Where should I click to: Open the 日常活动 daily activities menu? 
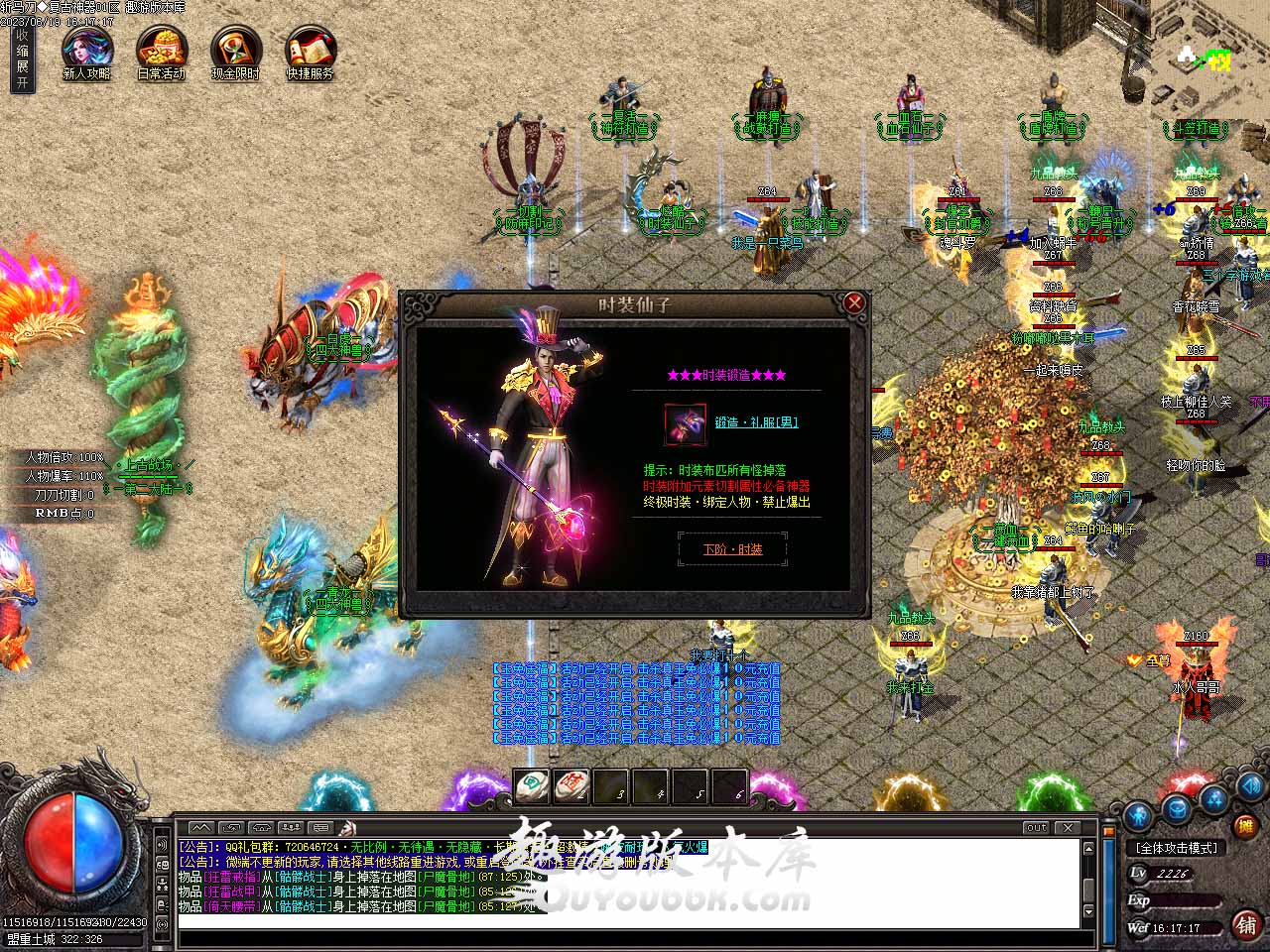pyautogui.click(x=162, y=51)
